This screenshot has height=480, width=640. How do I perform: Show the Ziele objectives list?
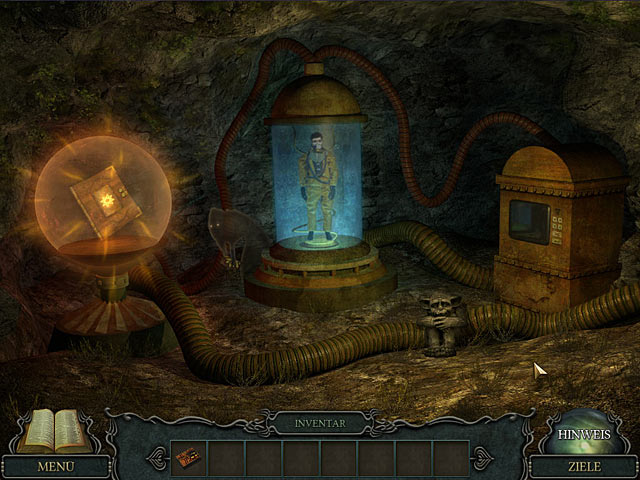[x=584, y=466]
